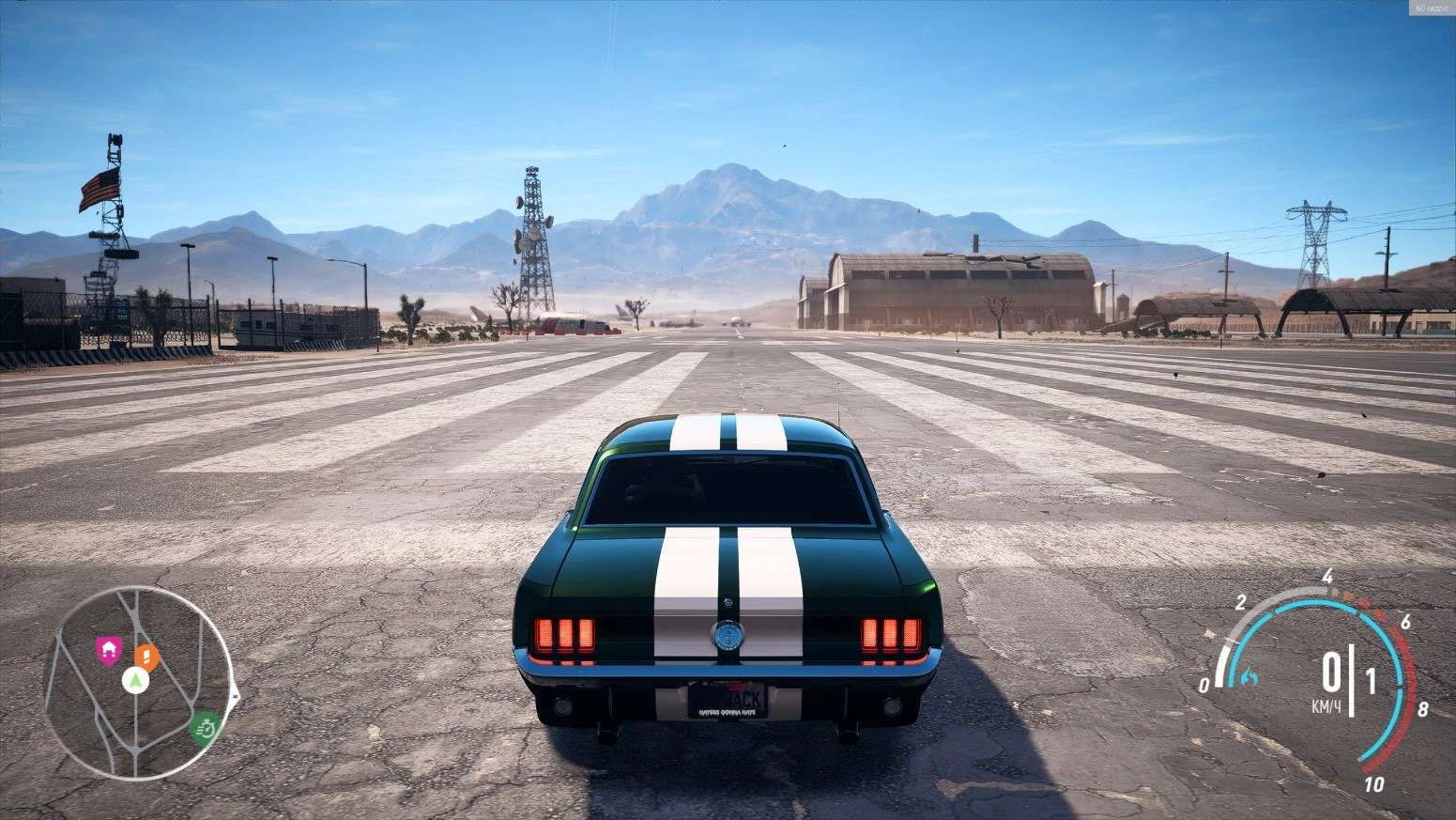The image size is (1456, 820).
Task: Click the house symbol inside the pink marker
Action: [109, 648]
